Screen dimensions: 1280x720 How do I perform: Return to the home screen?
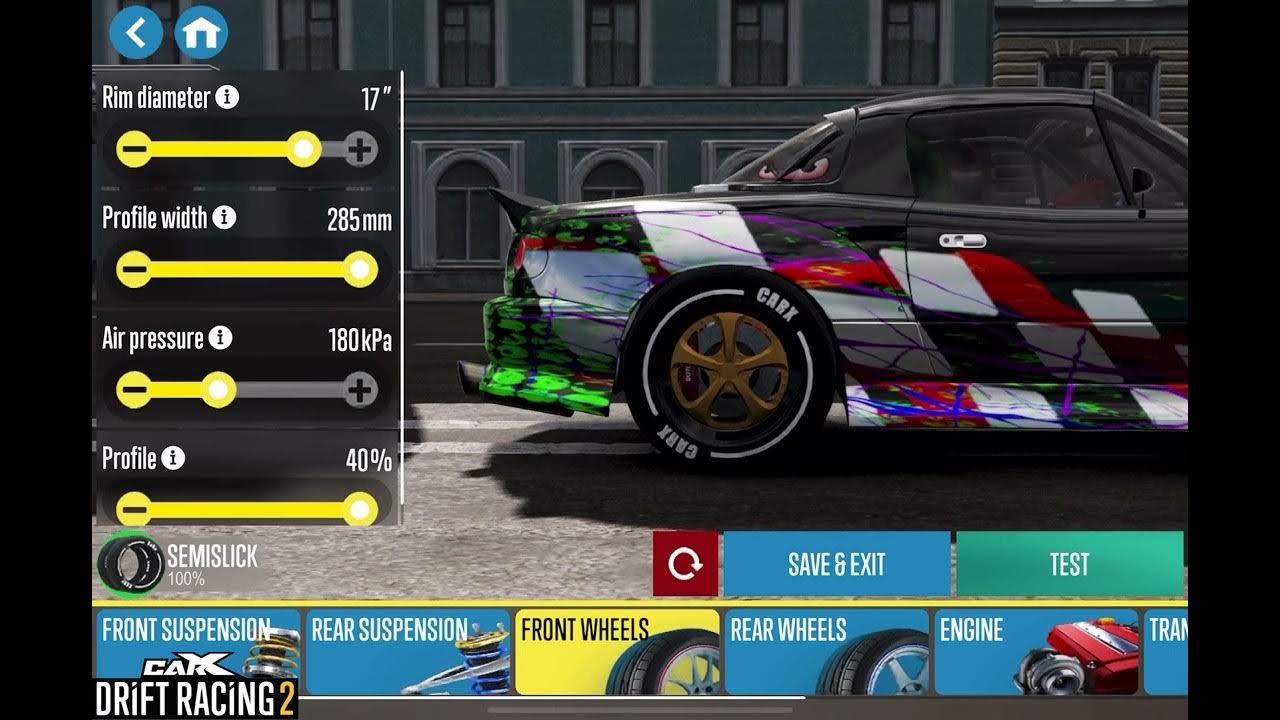click(x=201, y=33)
